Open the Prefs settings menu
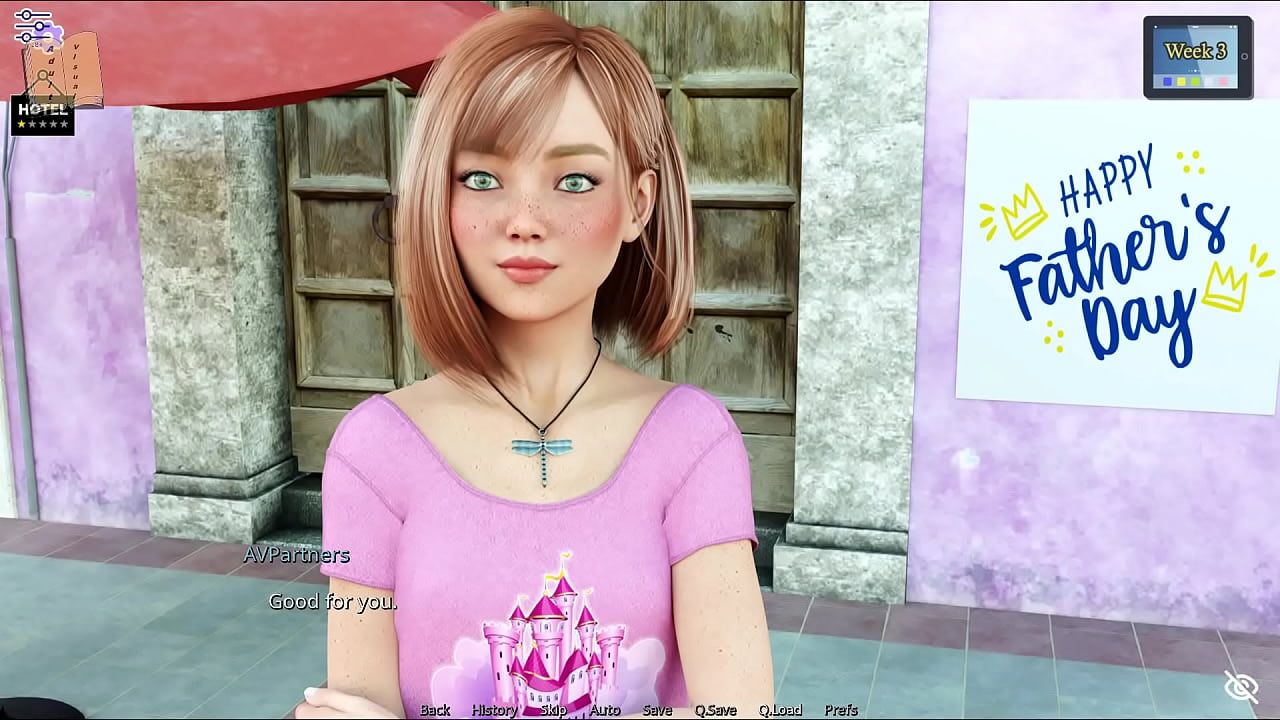This screenshot has width=1280, height=720. 841,710
